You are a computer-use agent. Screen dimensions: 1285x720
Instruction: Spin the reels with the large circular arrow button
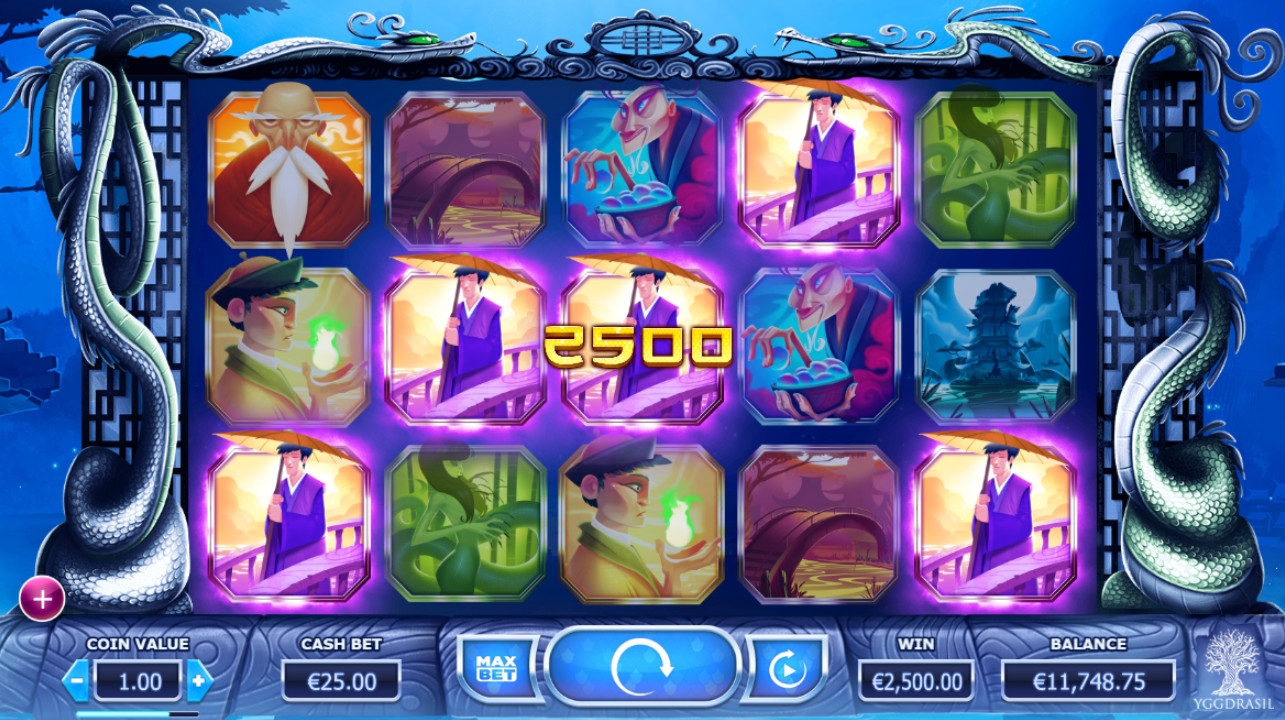point(641,667)
